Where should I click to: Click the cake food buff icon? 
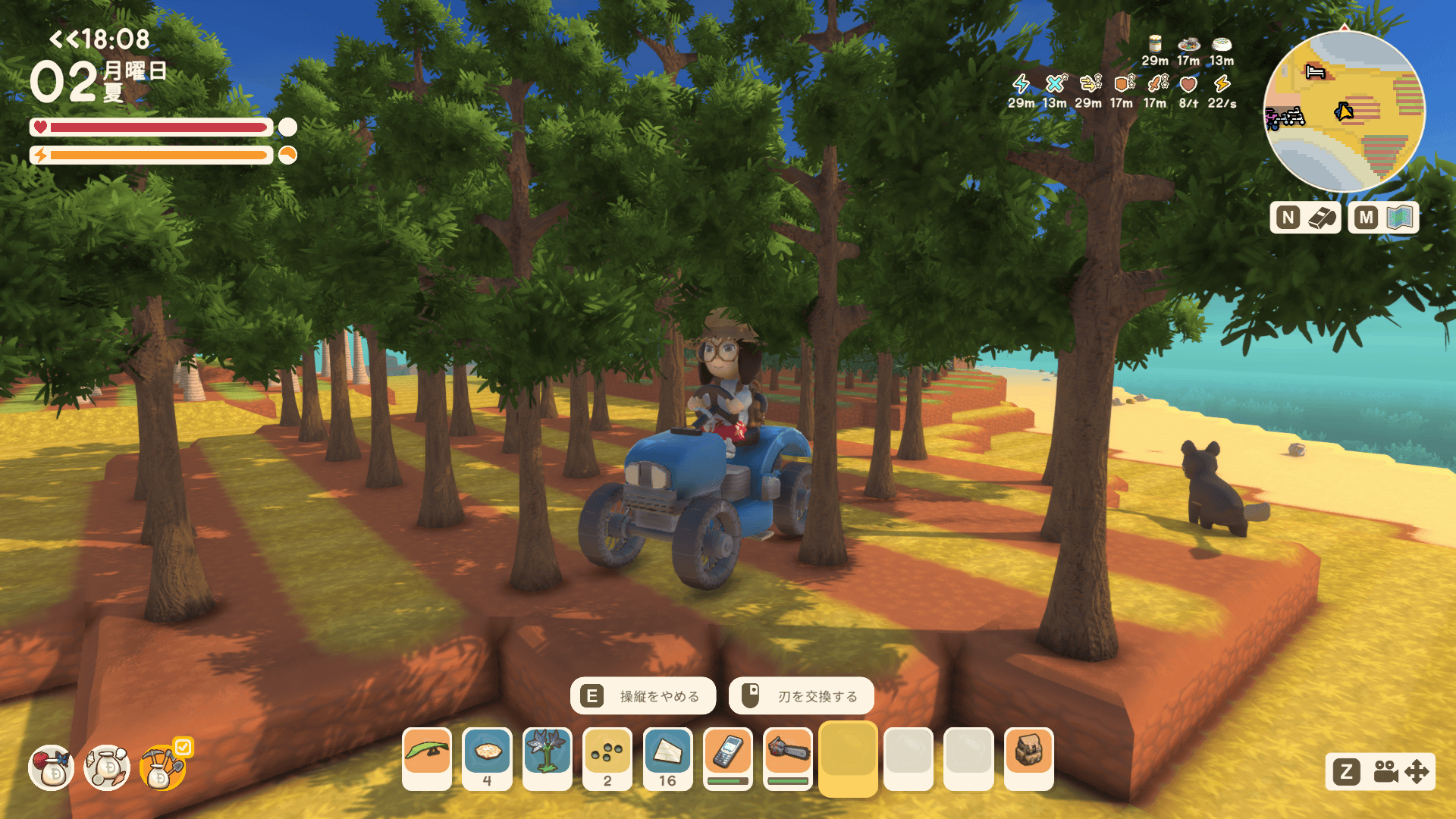coord(1222,44)
